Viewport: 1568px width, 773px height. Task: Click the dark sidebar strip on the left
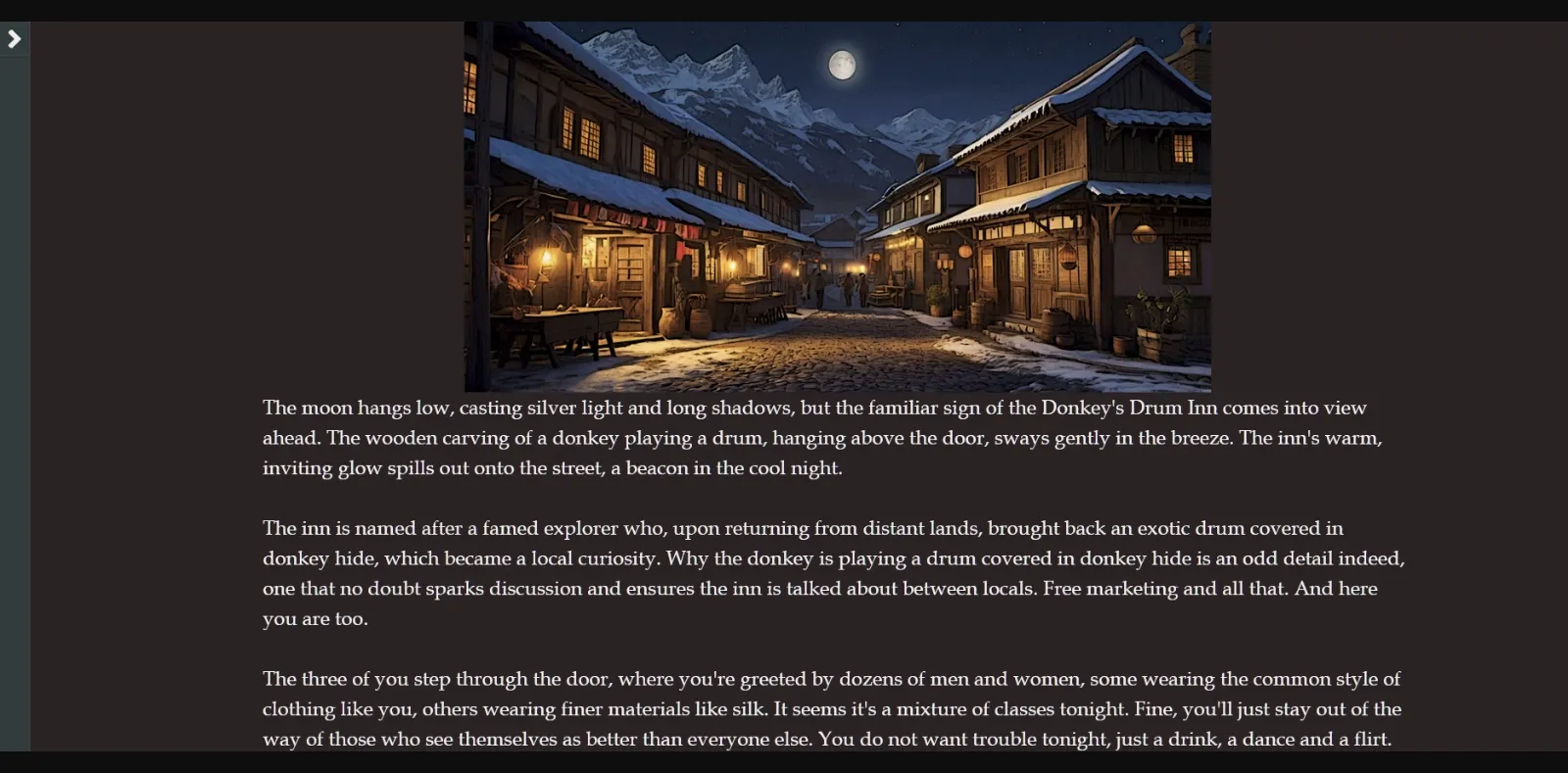(16, 392)
